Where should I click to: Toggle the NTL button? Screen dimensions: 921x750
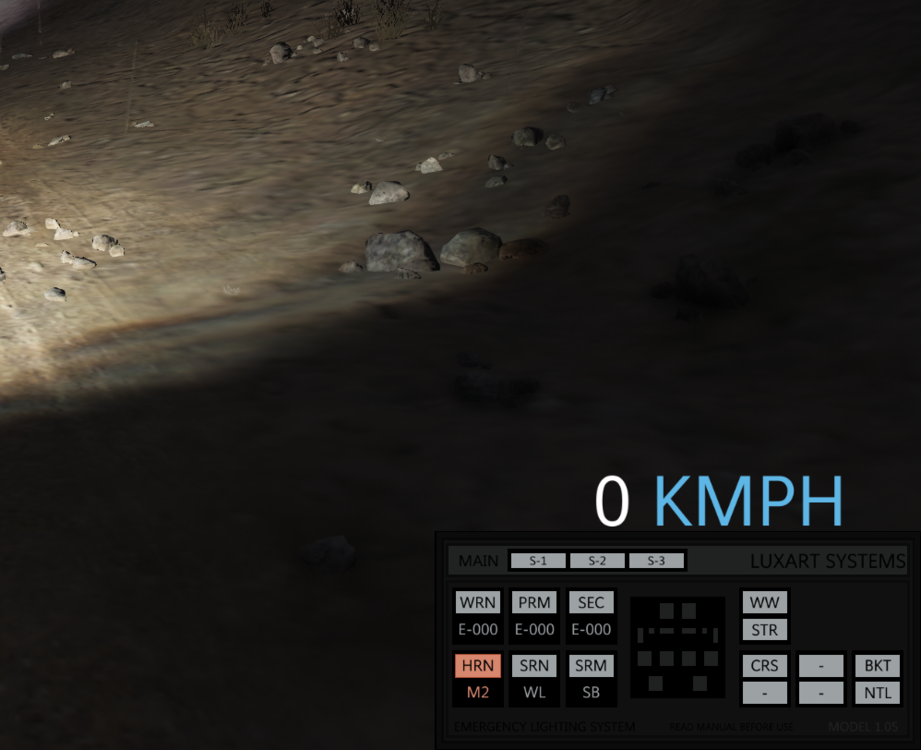click(x=877, y=692)
